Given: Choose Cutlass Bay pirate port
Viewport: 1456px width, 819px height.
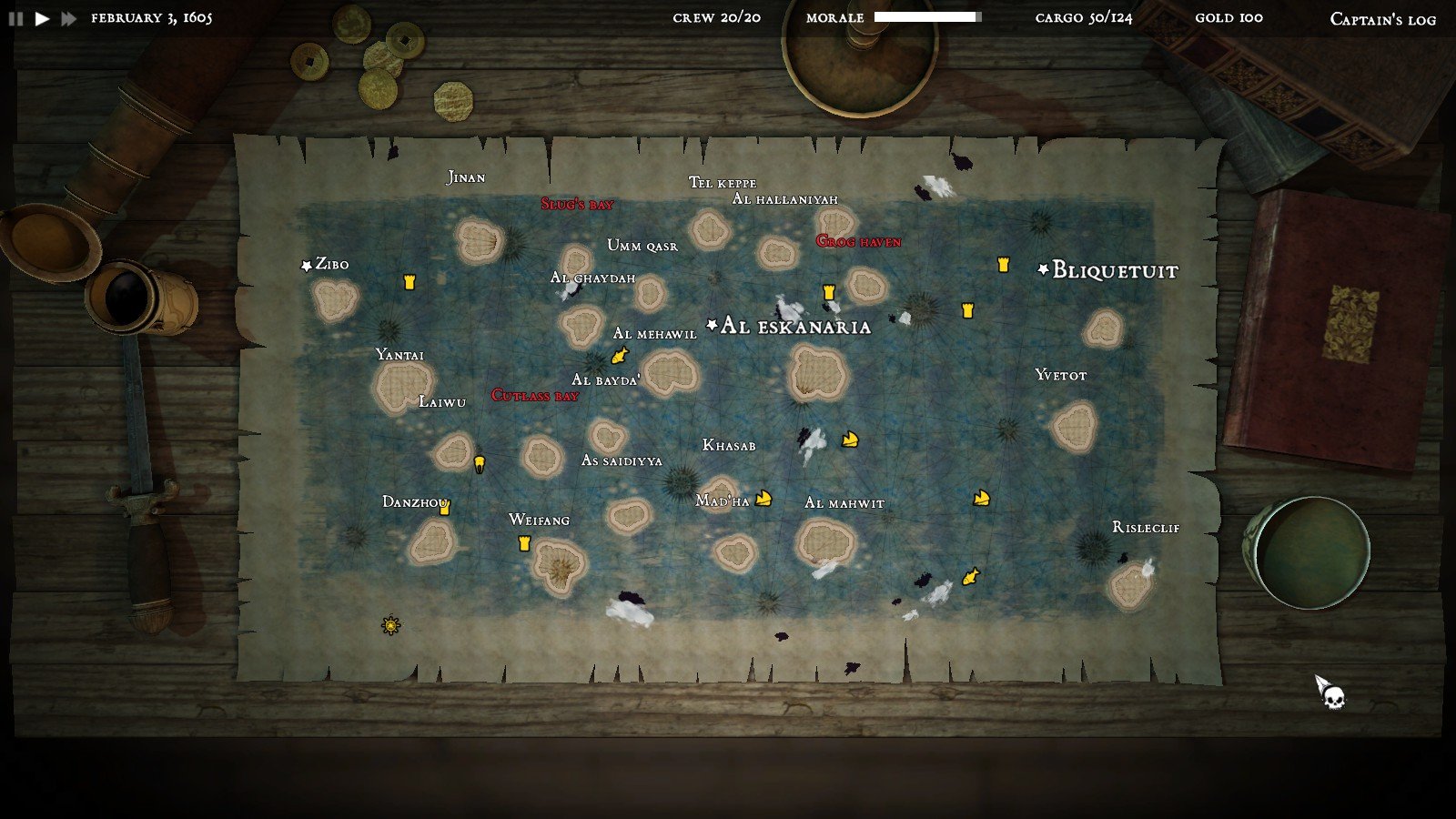Looking at the screenshot, I should coord(535,396).
